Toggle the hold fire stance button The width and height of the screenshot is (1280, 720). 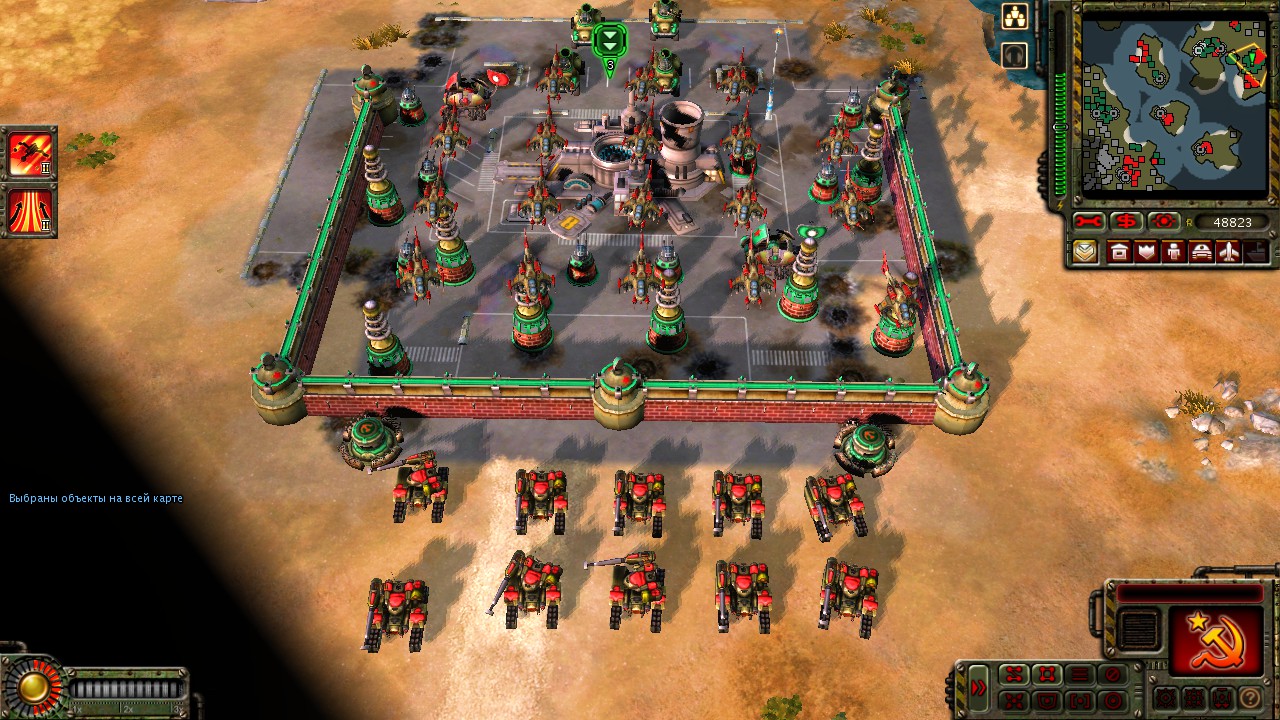tap(1113, 674)
